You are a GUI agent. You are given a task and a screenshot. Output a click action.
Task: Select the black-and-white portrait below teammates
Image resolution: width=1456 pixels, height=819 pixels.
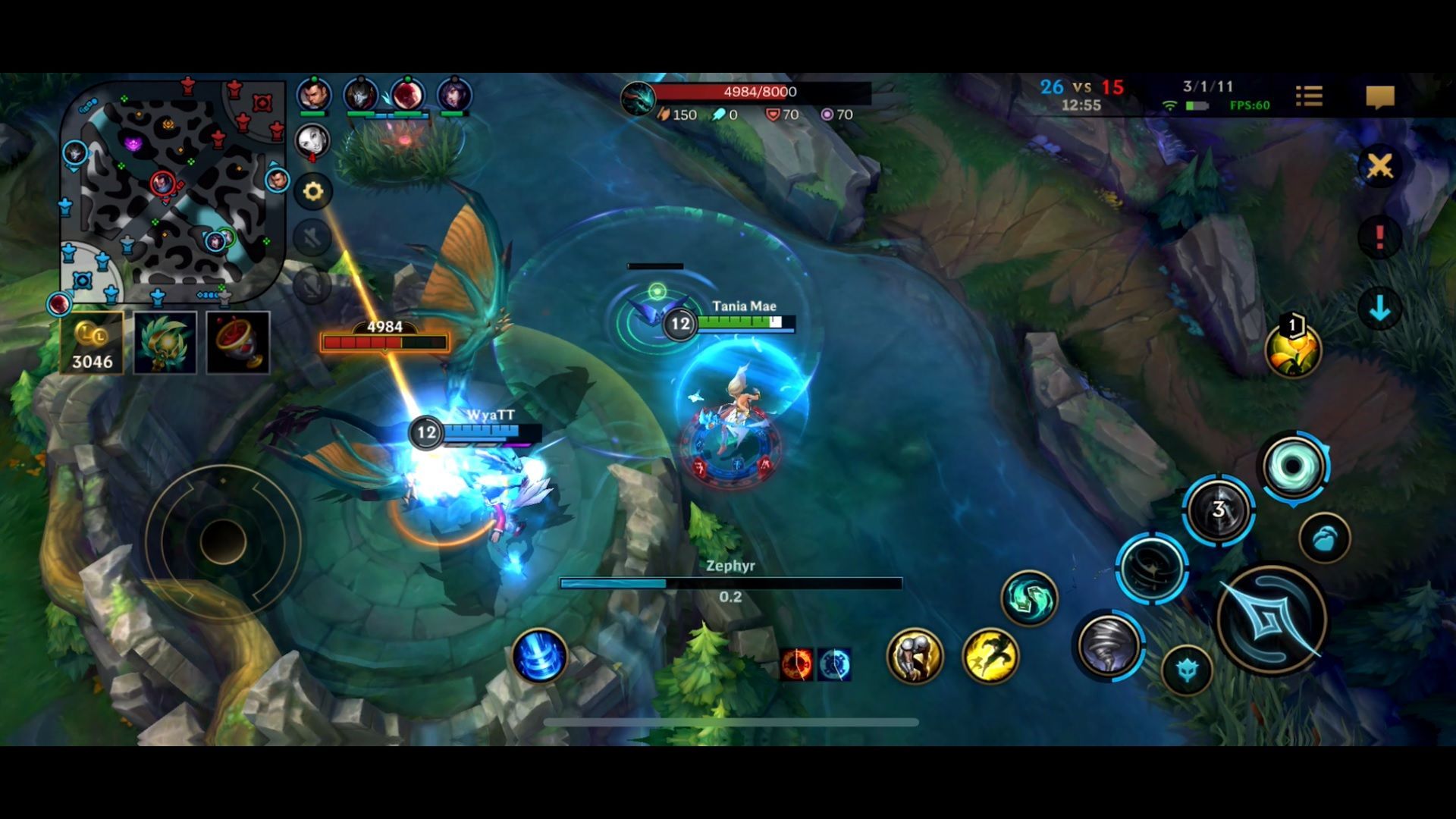312,140
